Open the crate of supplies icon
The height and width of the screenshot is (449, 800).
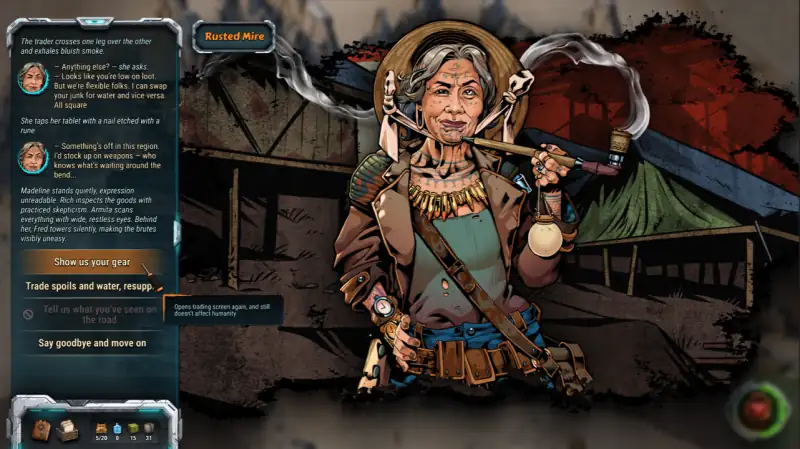[x=67, y=429]
